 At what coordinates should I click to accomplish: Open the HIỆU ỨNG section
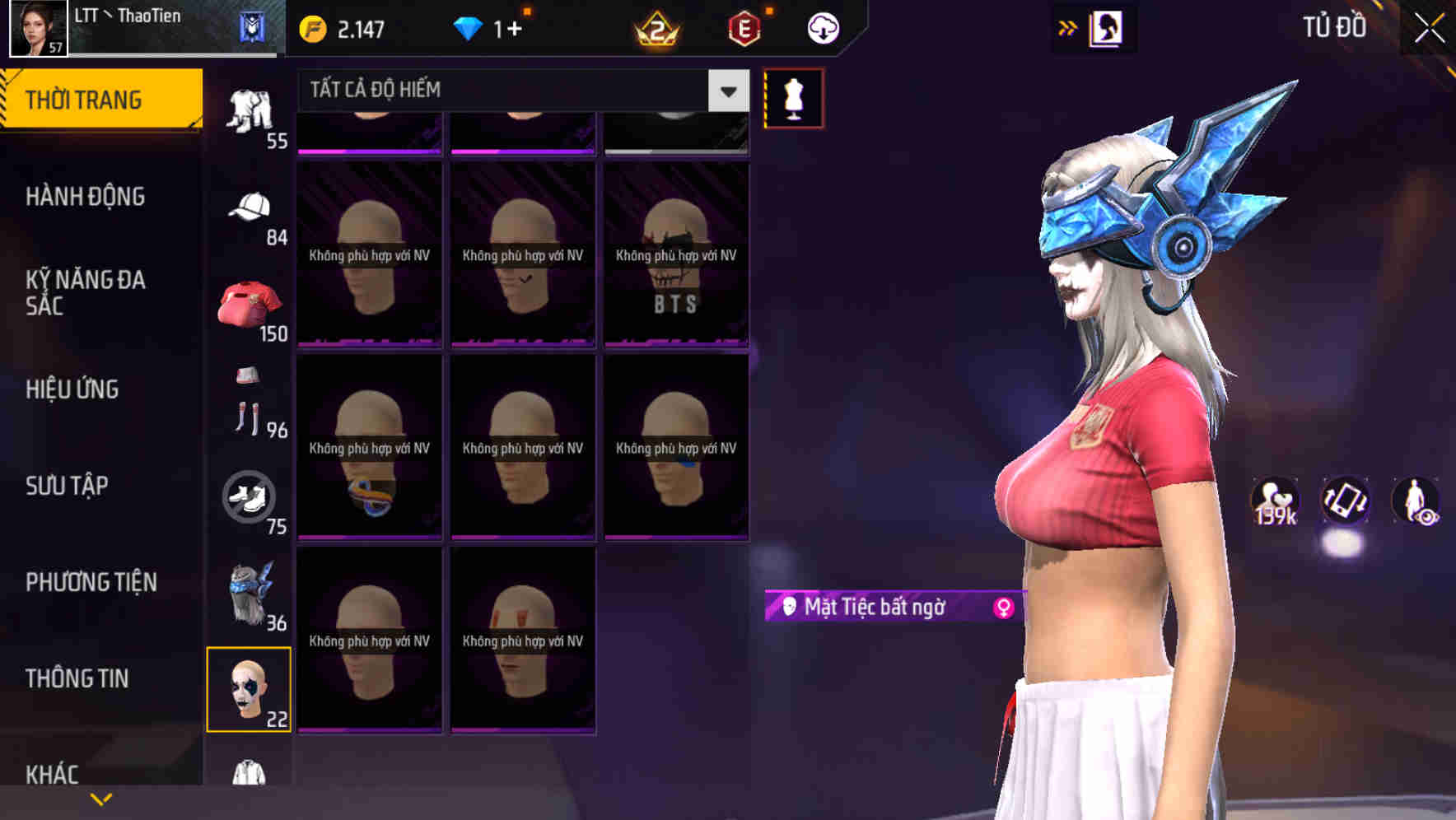pyautogui.click(x=76, y=389)
